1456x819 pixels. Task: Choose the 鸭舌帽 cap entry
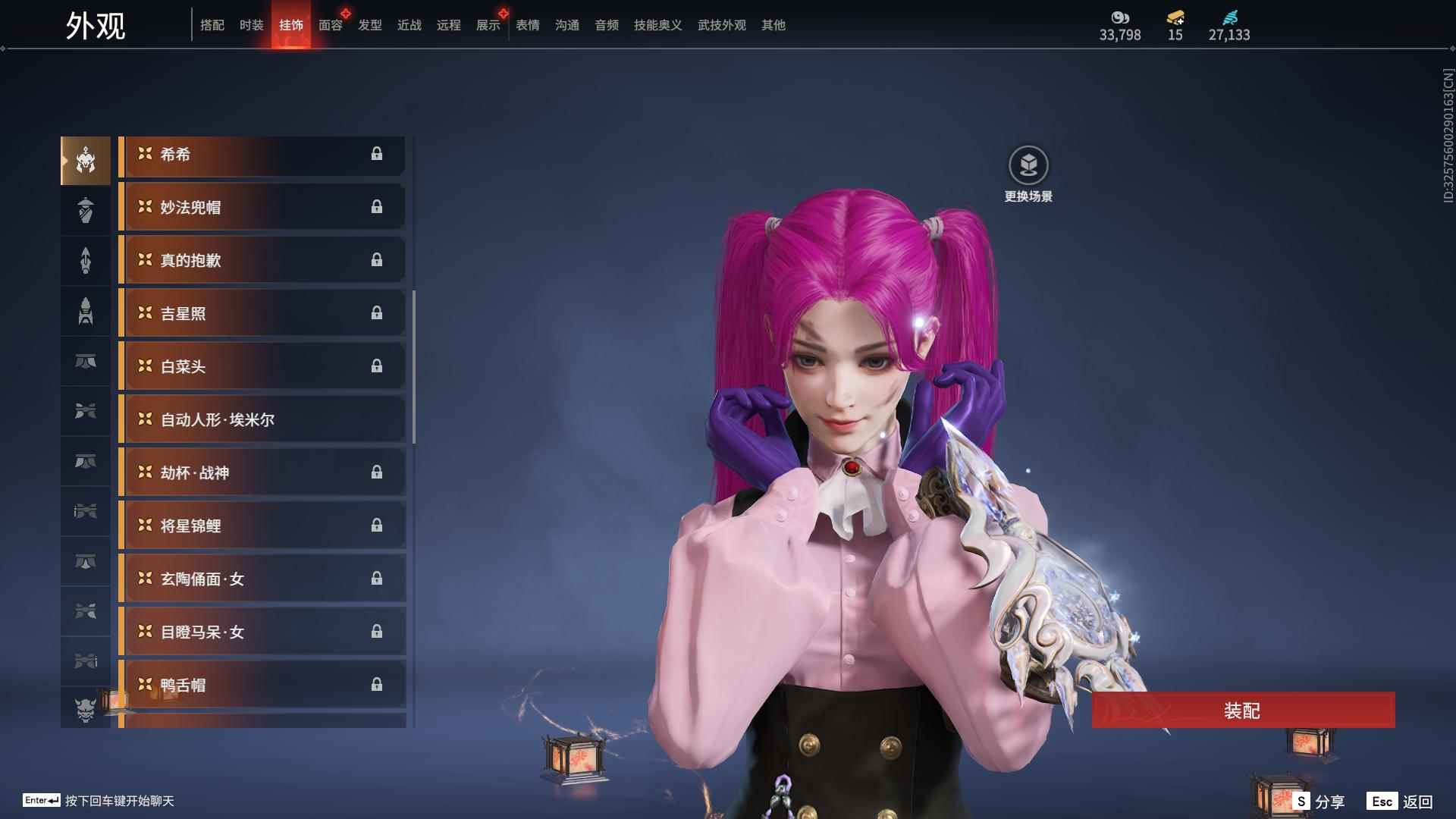coord(262,686)
